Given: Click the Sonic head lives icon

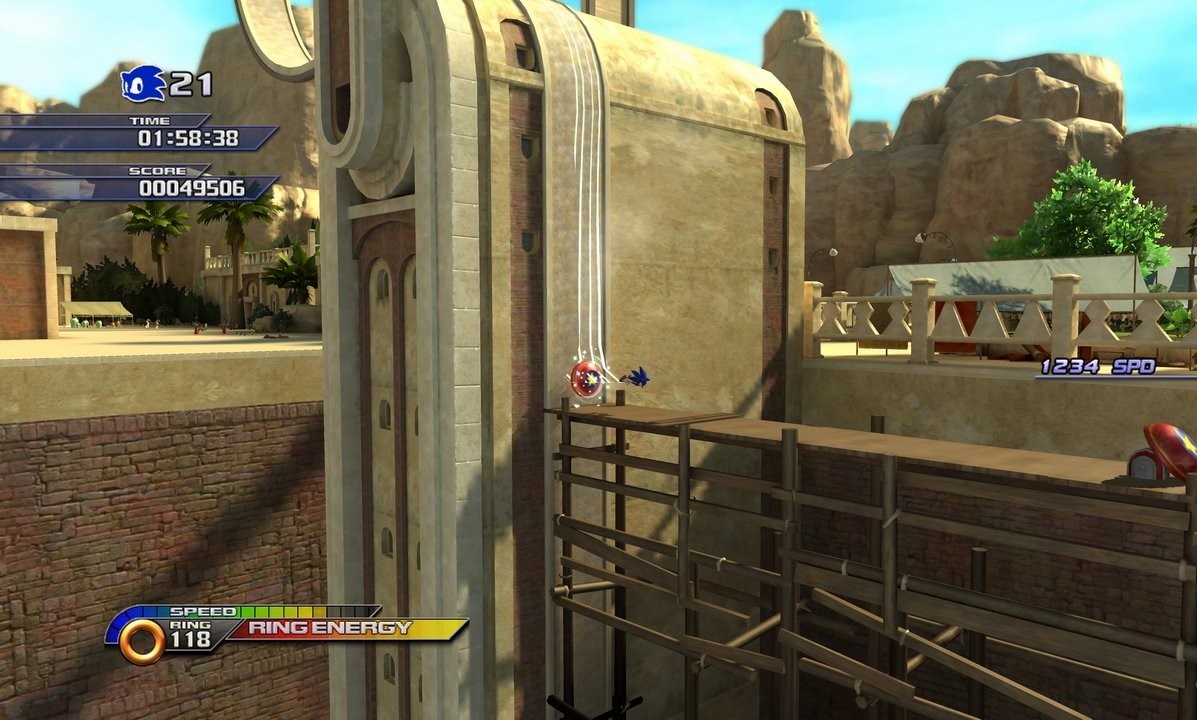Looking at the screenshot, I should 142,83.
